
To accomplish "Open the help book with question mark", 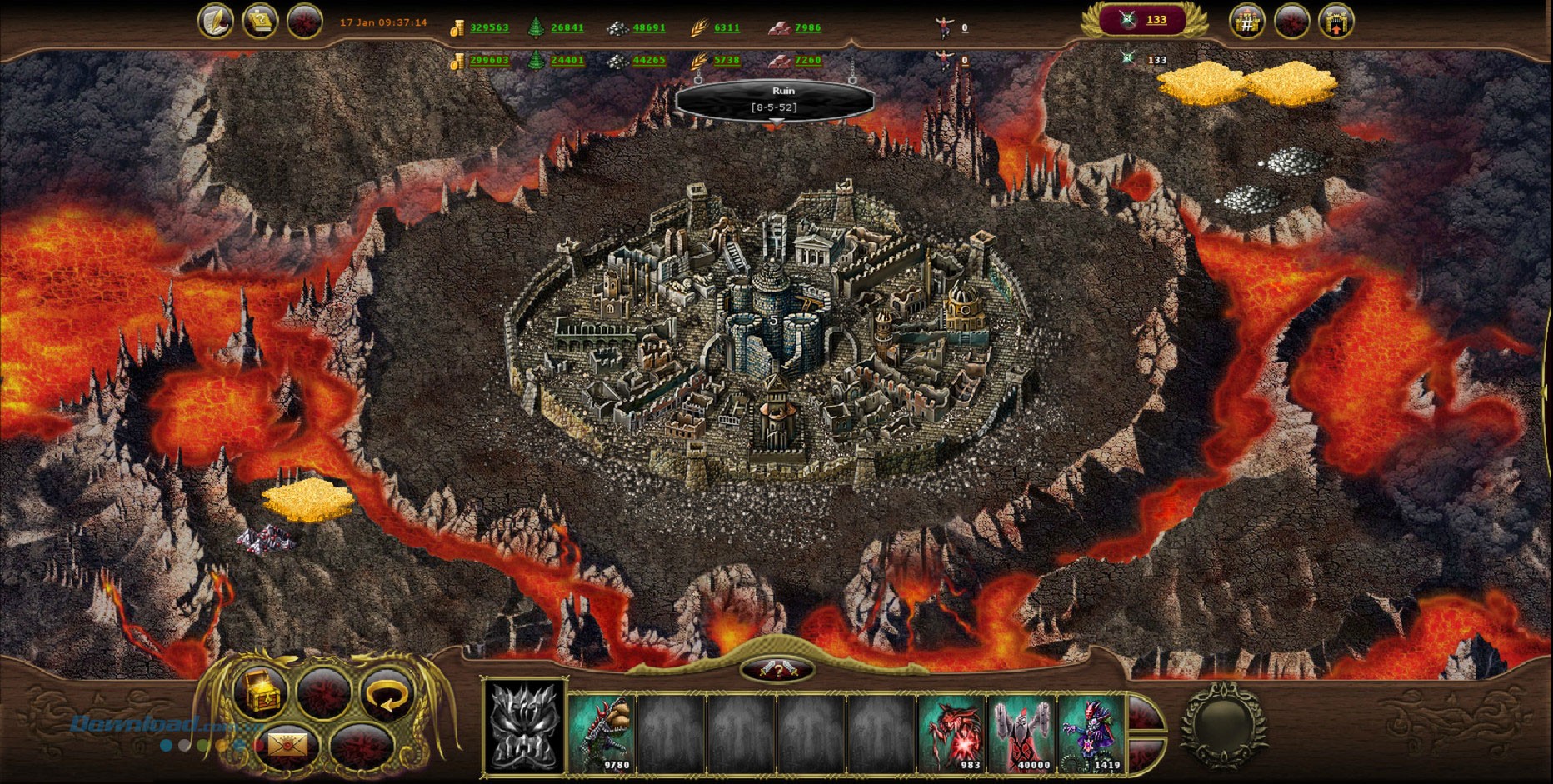I will click(x=259, y=21).
